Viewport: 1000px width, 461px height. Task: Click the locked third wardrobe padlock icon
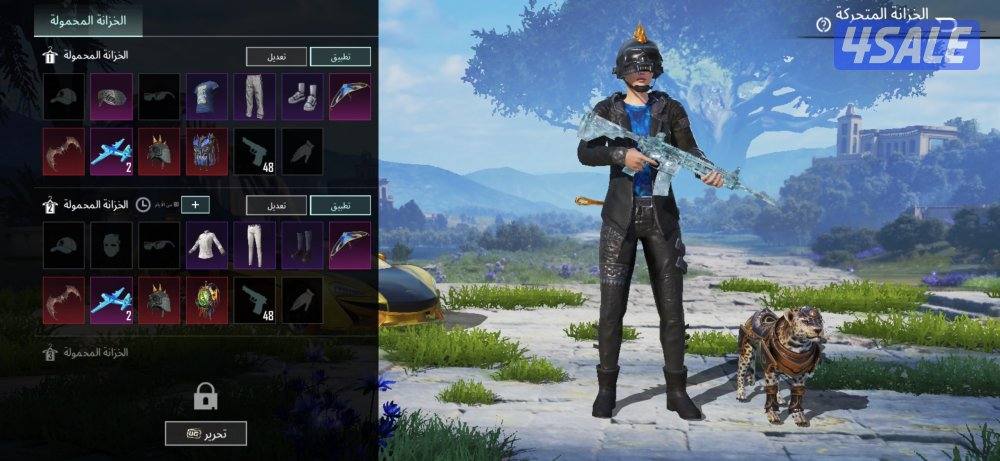click(x=206, y=397)
